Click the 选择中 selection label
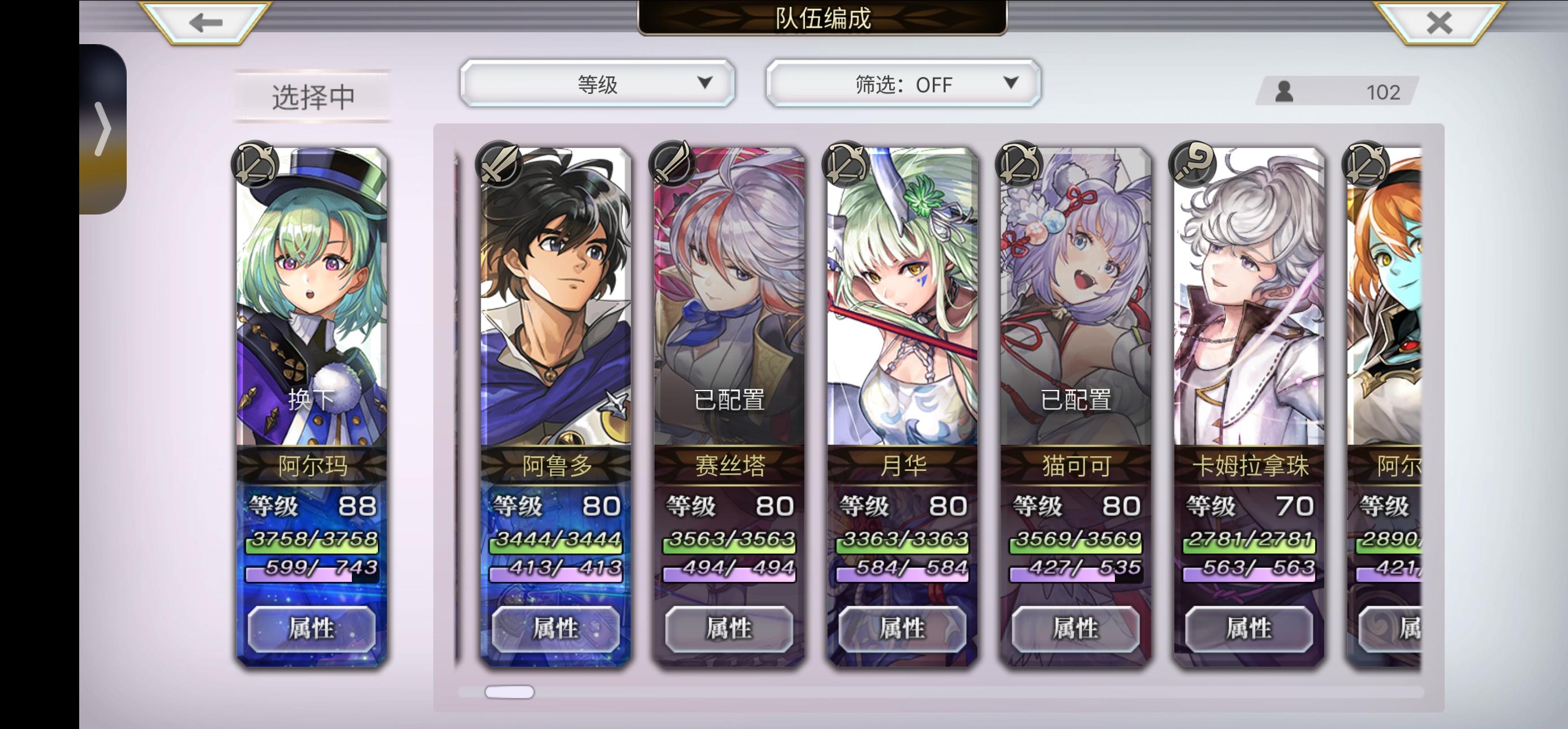Image resolution: width=1568 pixels, height=729 pixels. coord(312,96)
